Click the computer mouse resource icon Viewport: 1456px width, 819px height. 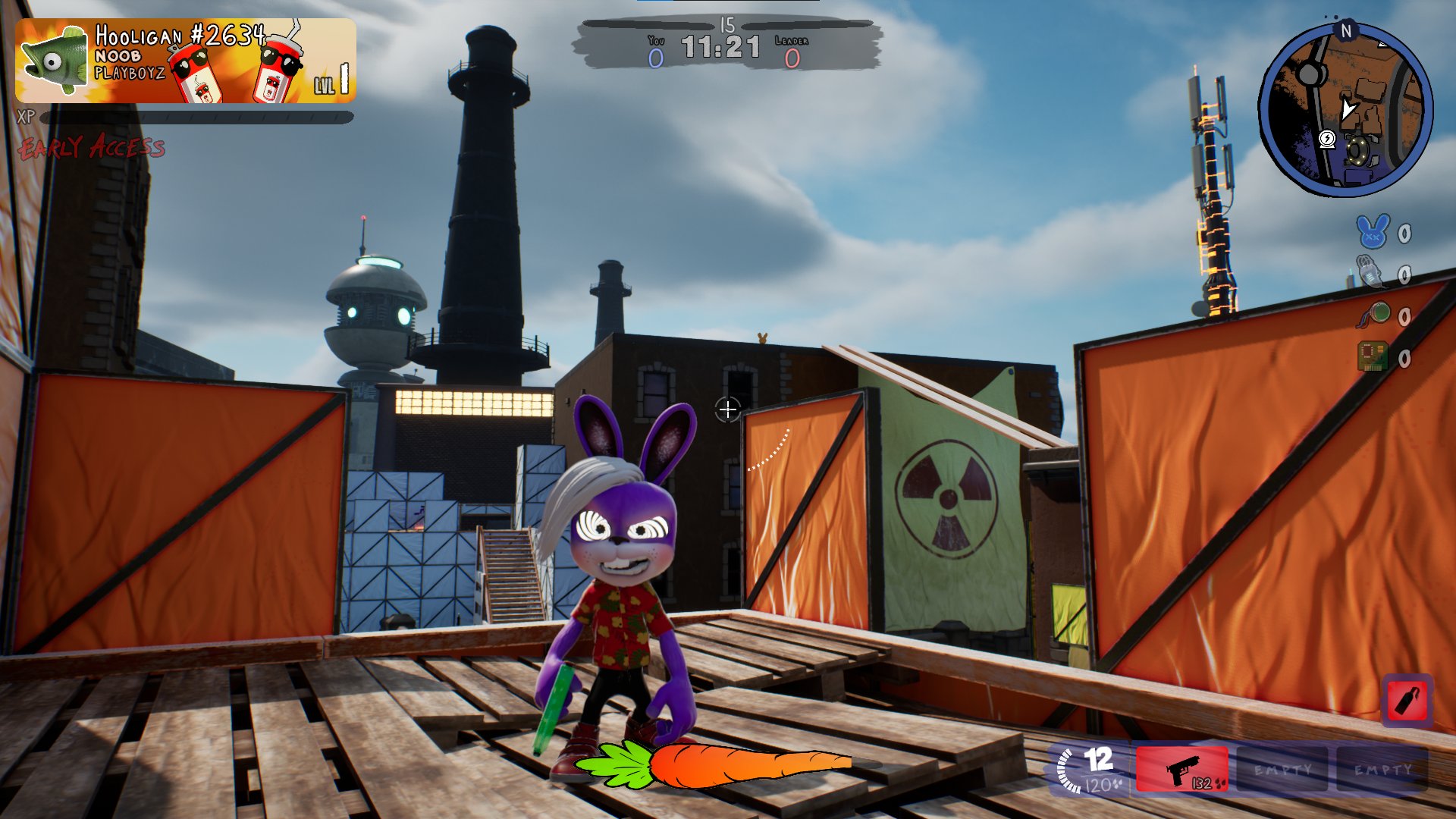tap(1370, 272)
